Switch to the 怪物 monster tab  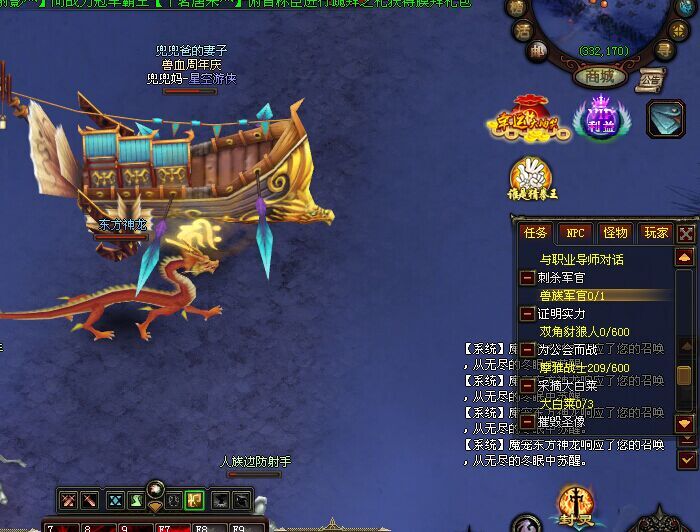[x=615, y=232]
